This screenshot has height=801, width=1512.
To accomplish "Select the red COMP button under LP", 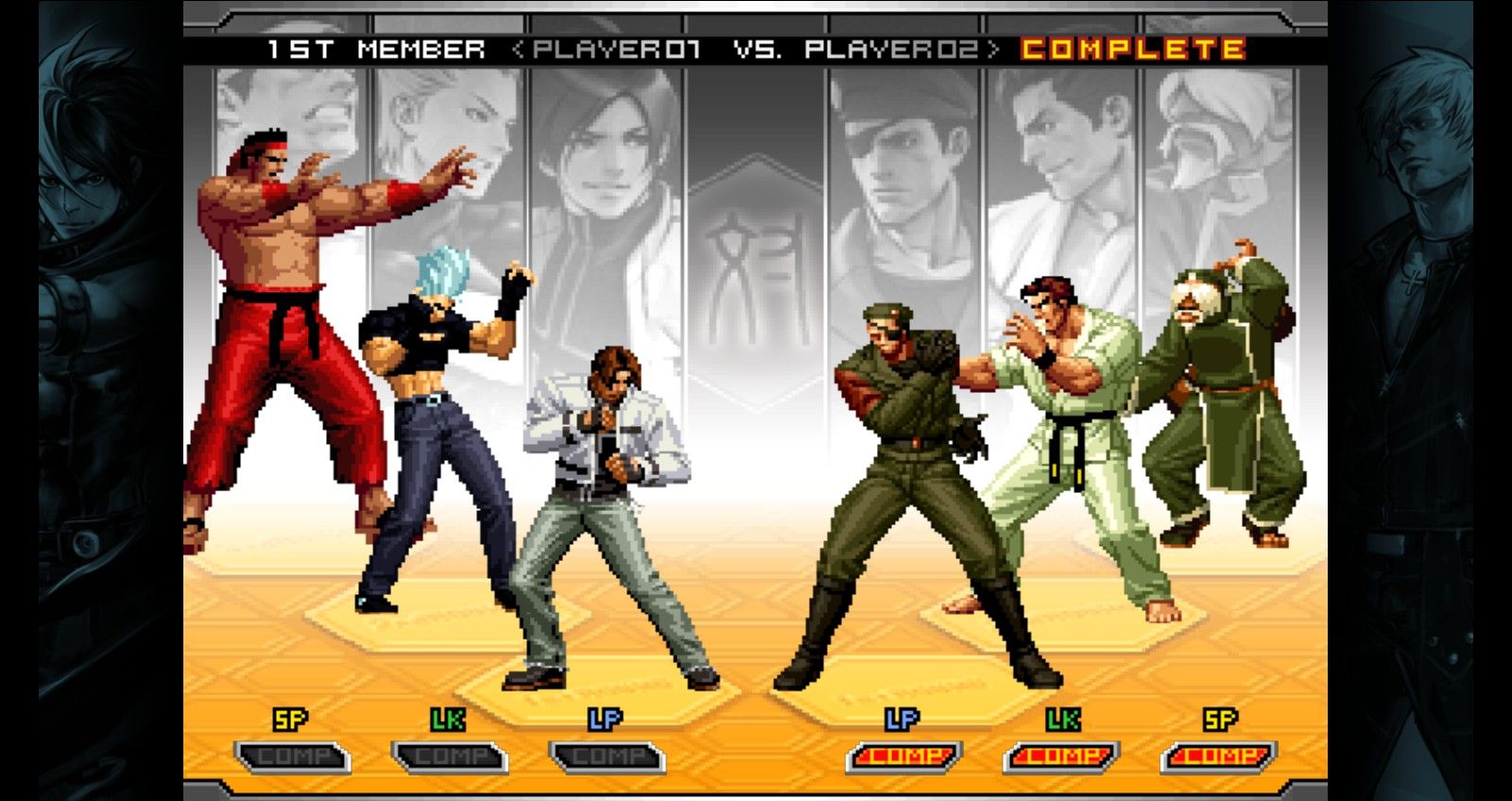I will click(x=904, y=757).
